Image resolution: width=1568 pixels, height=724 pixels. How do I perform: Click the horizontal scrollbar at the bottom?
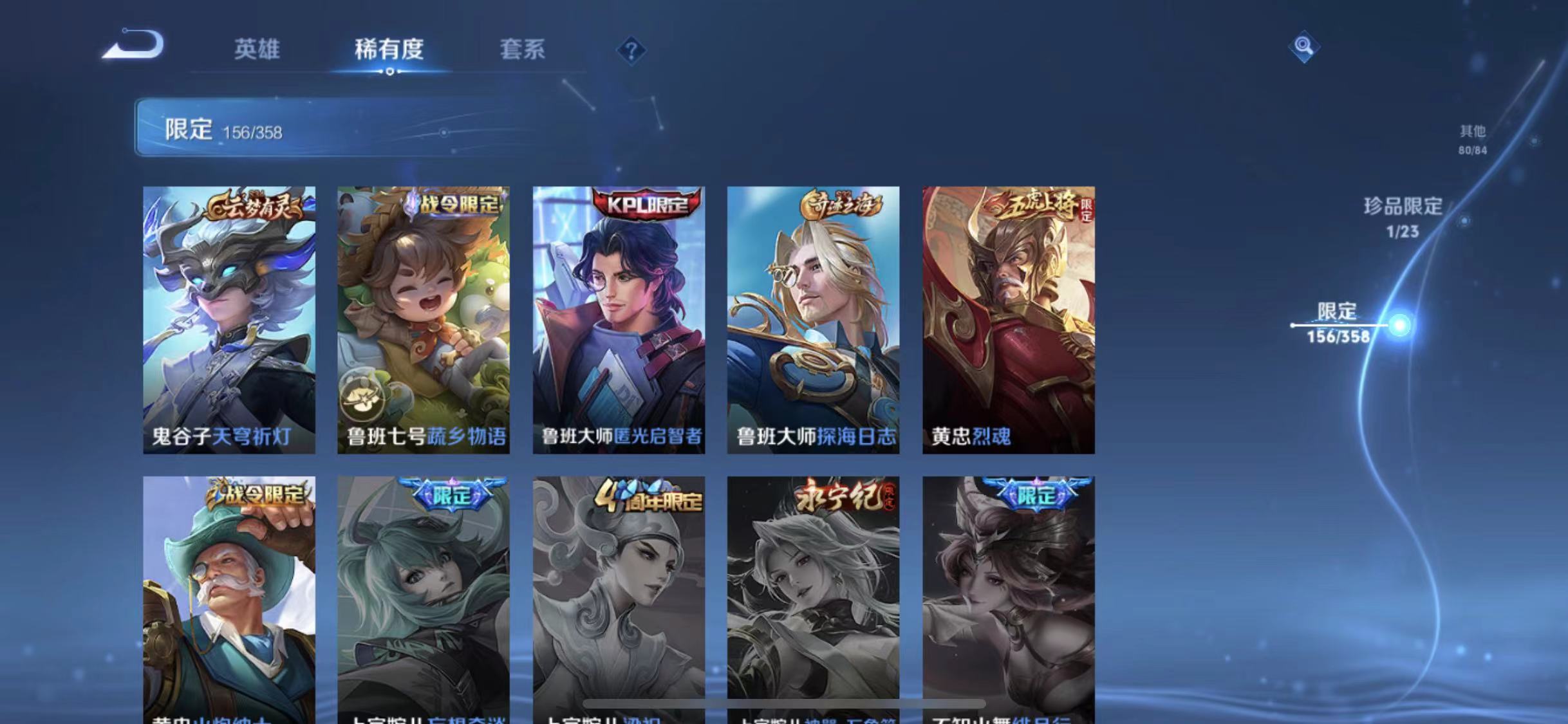[x=784, y=705]
